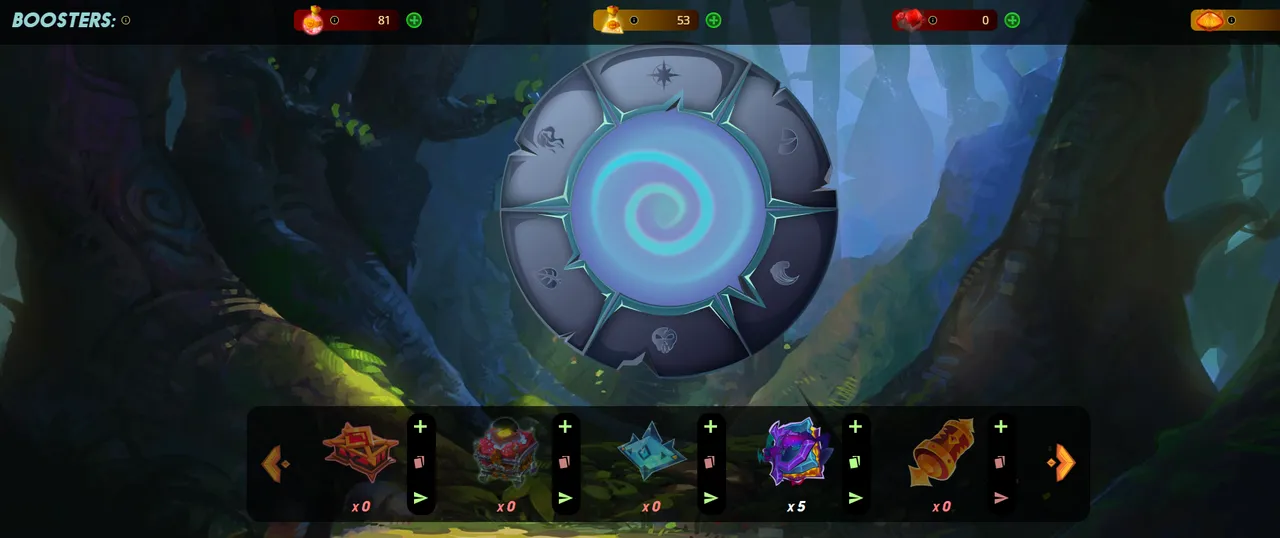Open the teal crystal pack's cards icon

[710, 462]
